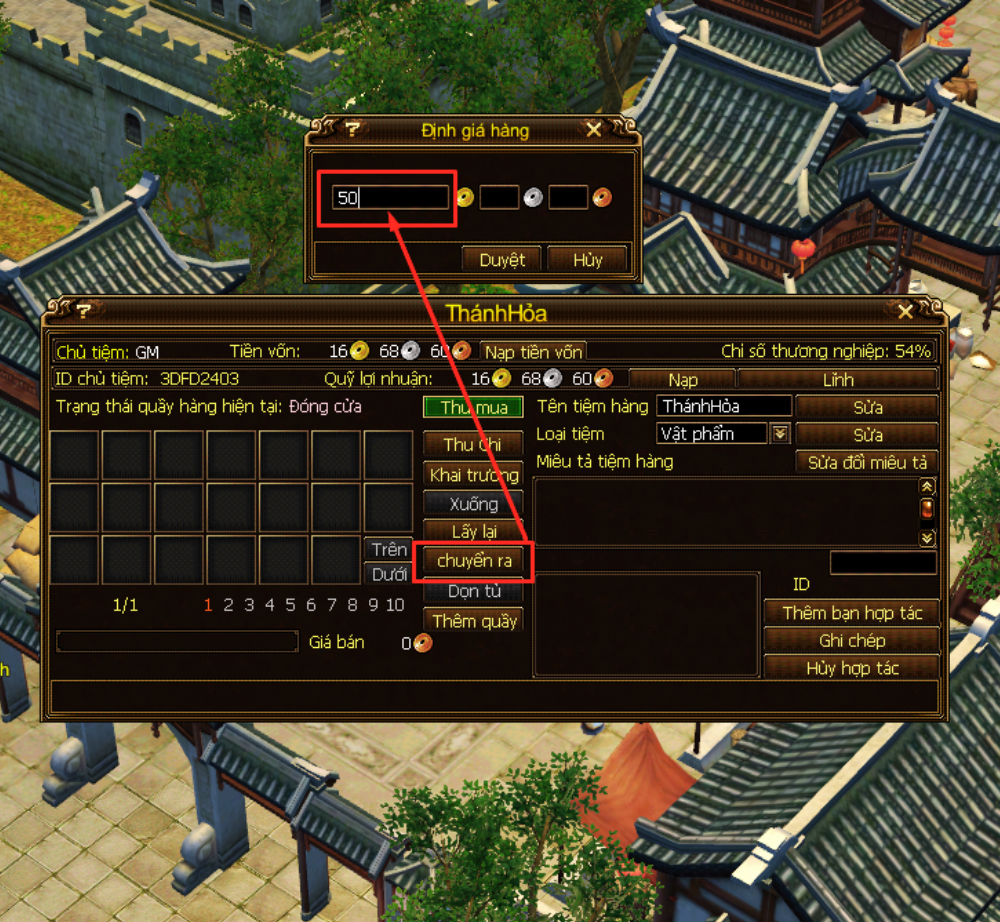The image size is (1000, 922).
Task: Add a partner with Thêm bạn hợp tác
Action: 852,612
